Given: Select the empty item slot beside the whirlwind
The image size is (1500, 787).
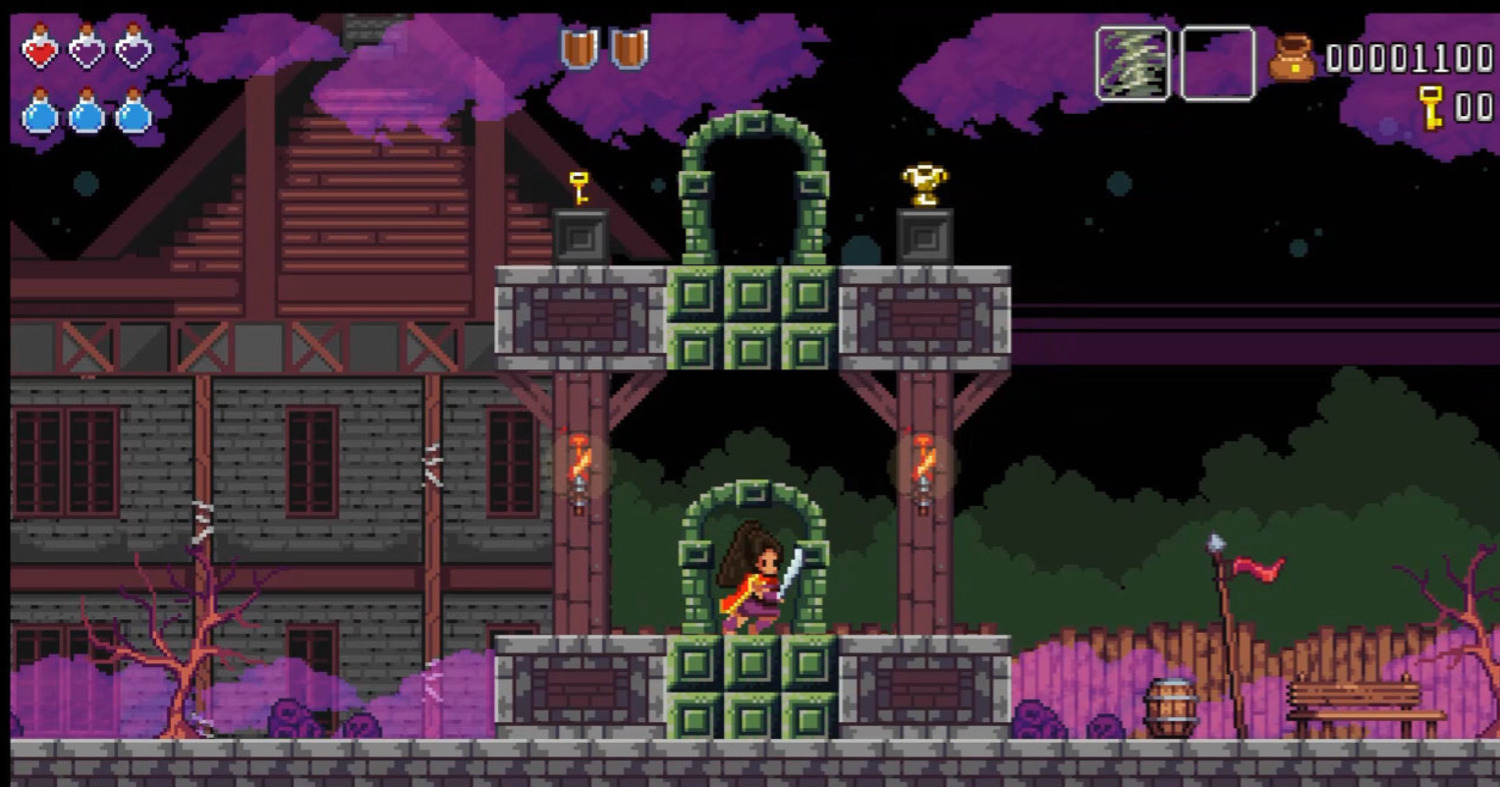Looking at the screenshot, I should coord(1217,63).
